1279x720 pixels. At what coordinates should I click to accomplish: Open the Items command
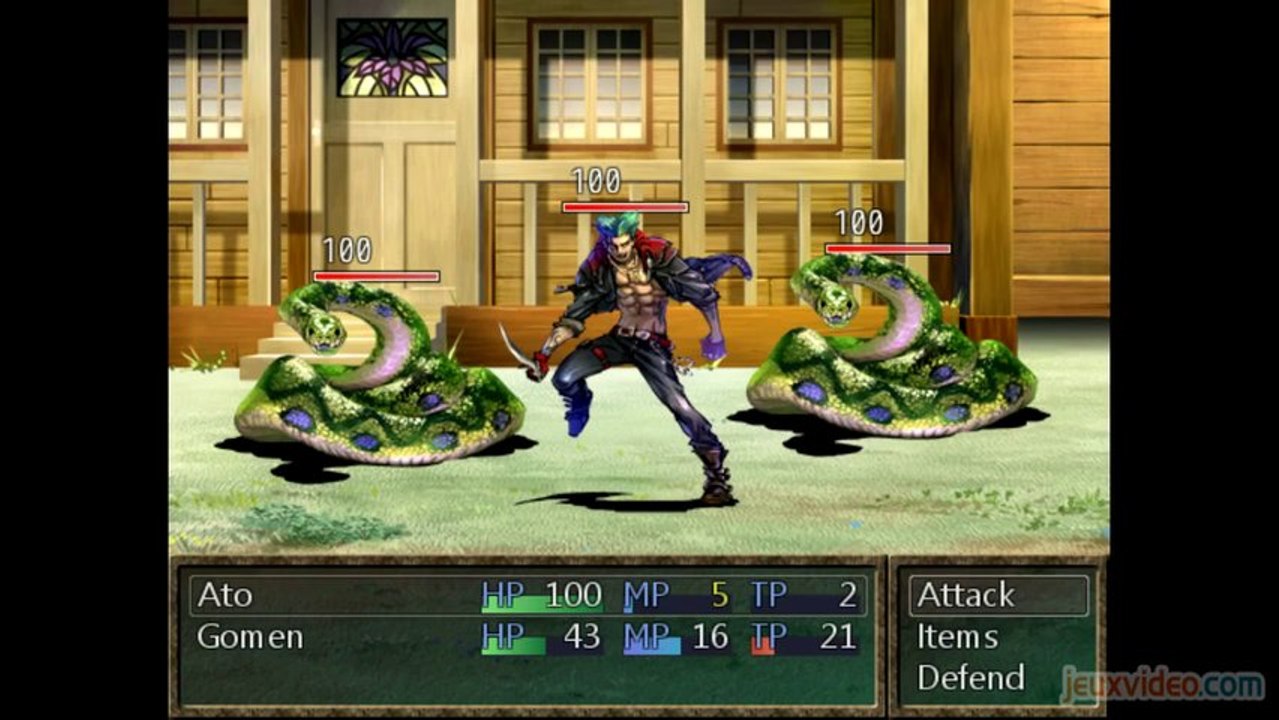coord(957,637)
